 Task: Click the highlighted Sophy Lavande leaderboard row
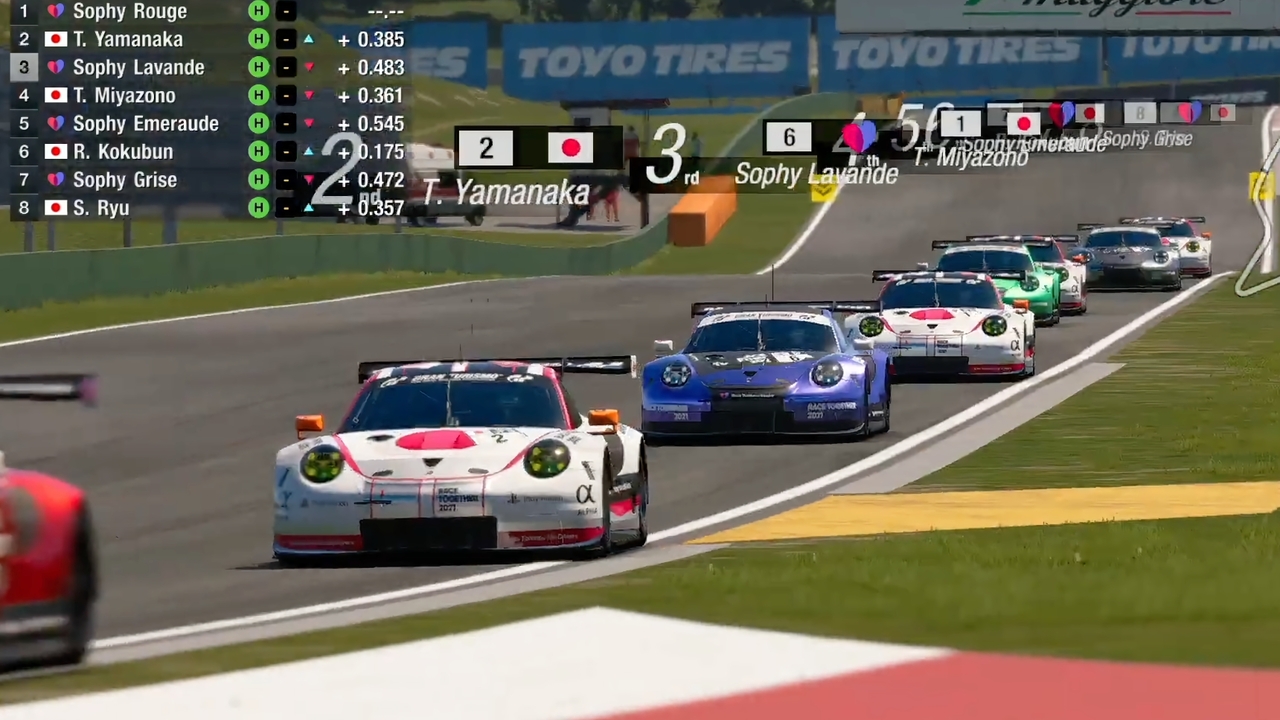138,68
